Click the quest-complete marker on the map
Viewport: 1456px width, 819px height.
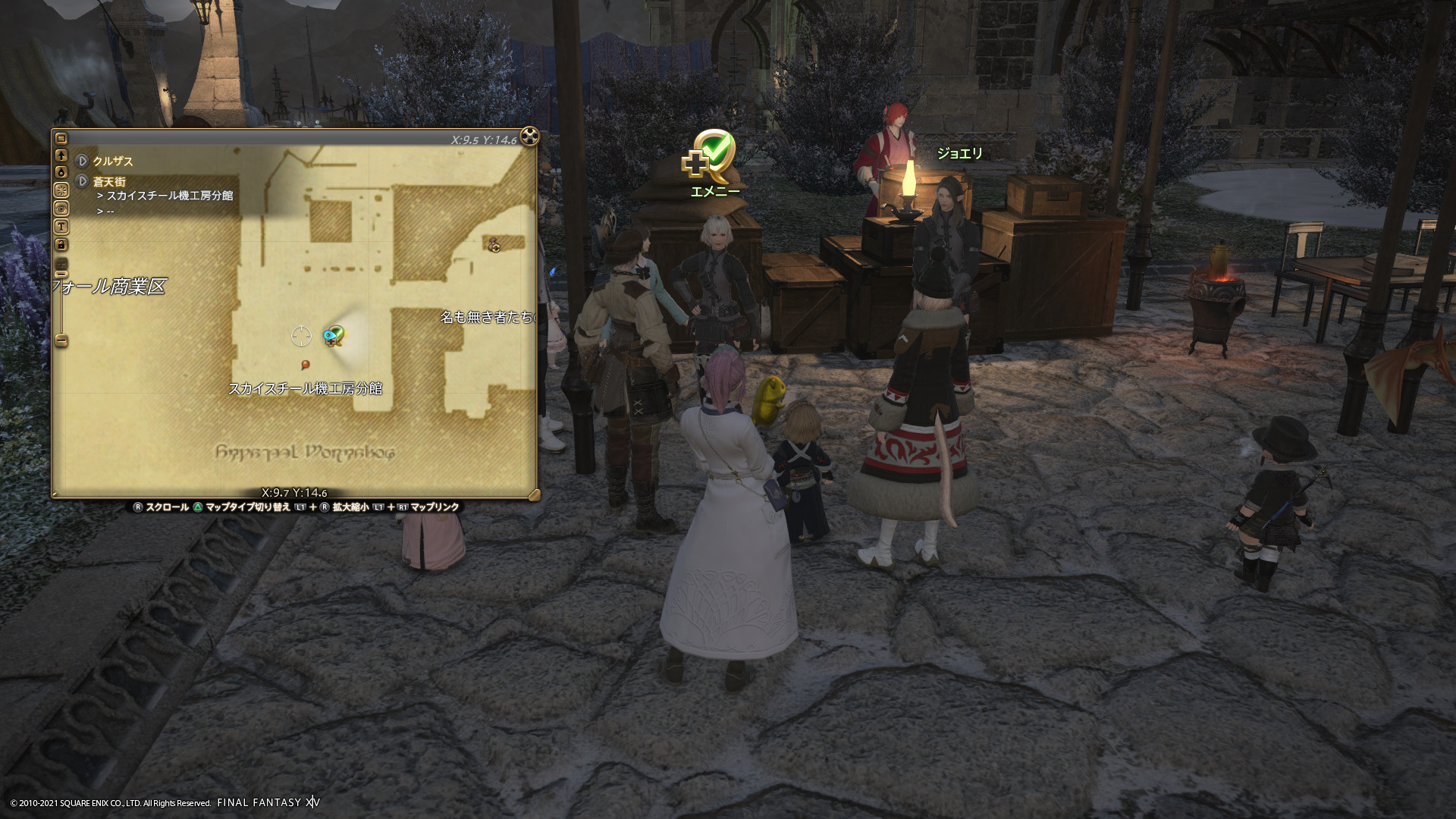tap(333, 335)
